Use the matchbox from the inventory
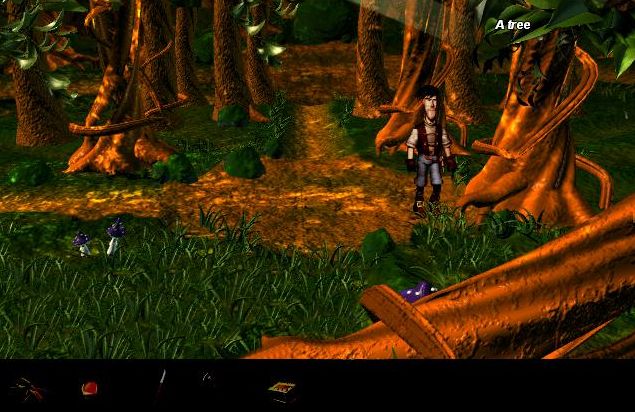The height and width of the screenshot is (412, 635). click(x=281, y=389)
